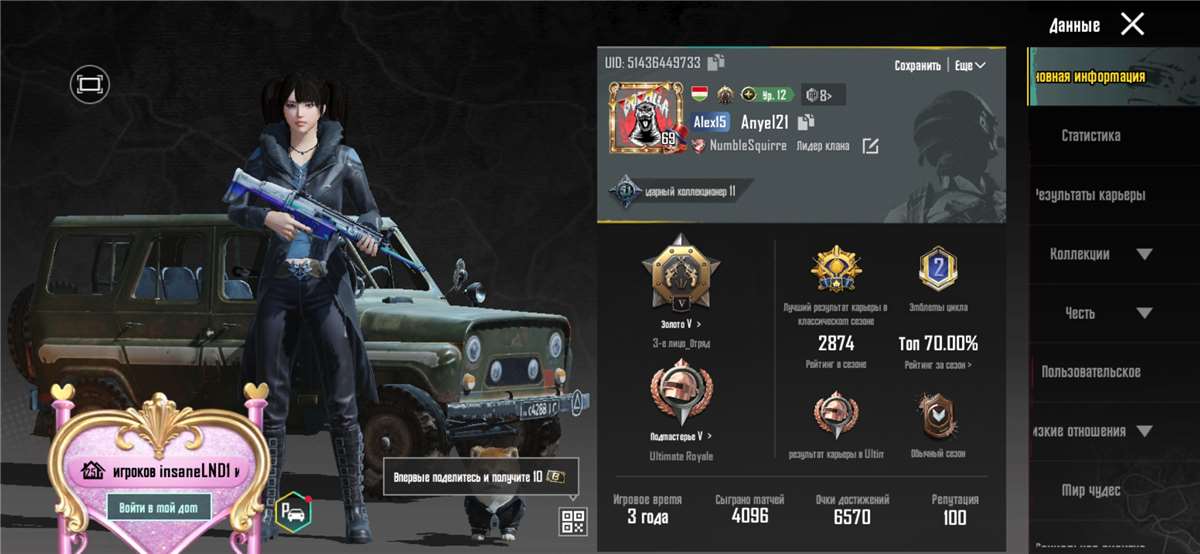Open the Еще dropdown
The height and width of the screenshot is (554, 1200).
pos(969,65)
